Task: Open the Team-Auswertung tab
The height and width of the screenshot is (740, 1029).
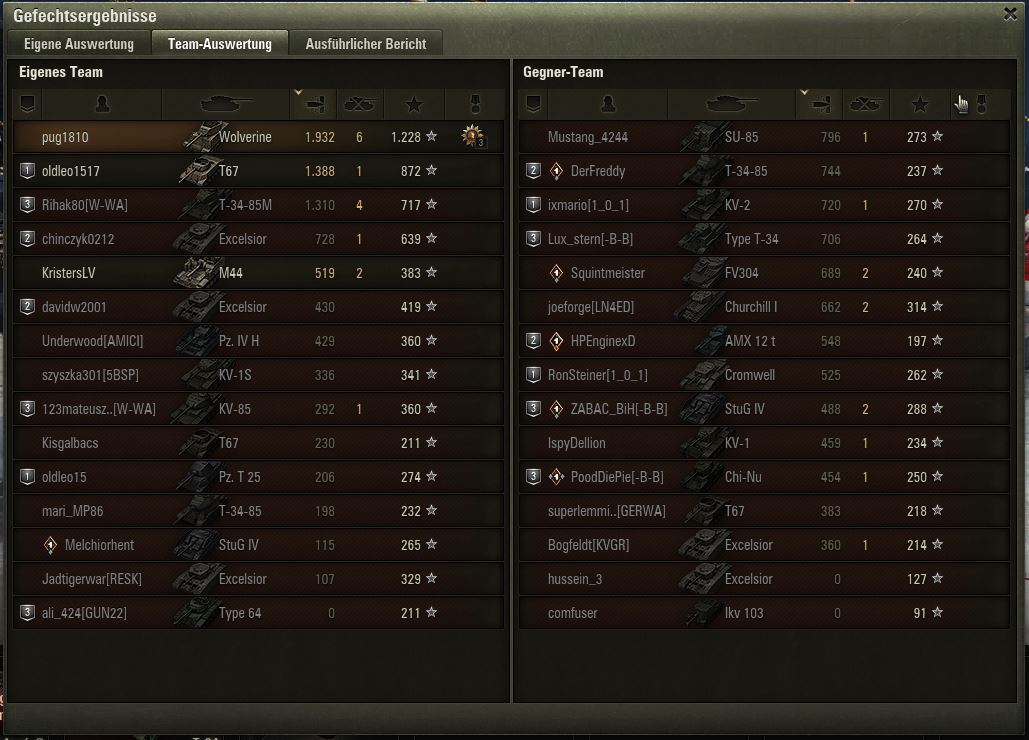Action: point(220,44)
